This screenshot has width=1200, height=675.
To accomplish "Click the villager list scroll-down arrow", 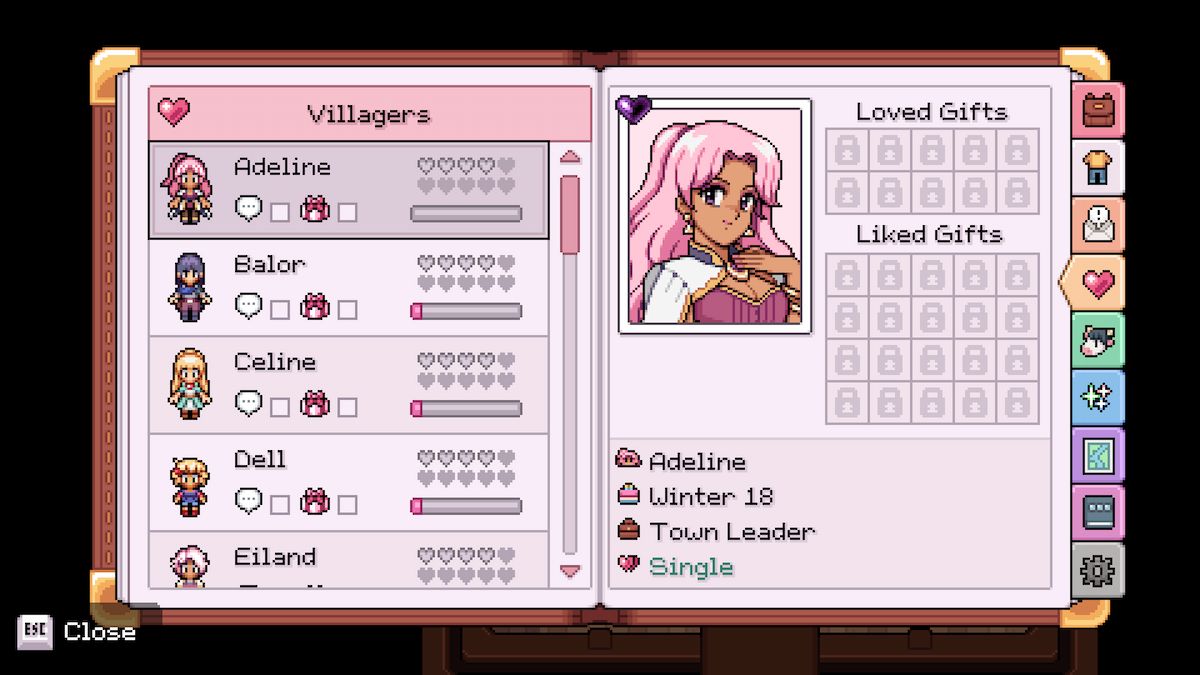I will [x=569, y=571].
